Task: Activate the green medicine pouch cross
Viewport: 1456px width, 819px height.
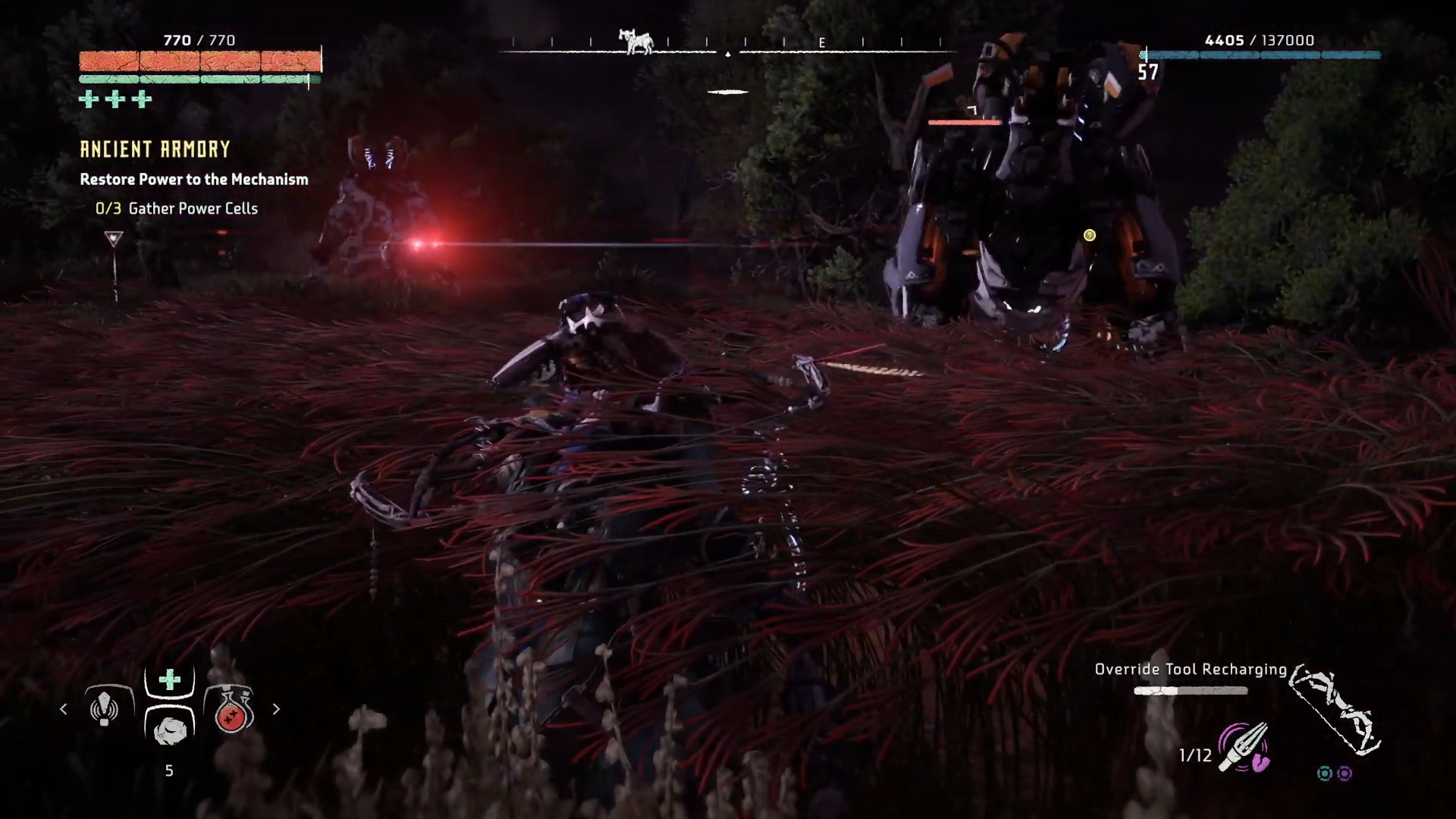Action: [x=170, y=679]
